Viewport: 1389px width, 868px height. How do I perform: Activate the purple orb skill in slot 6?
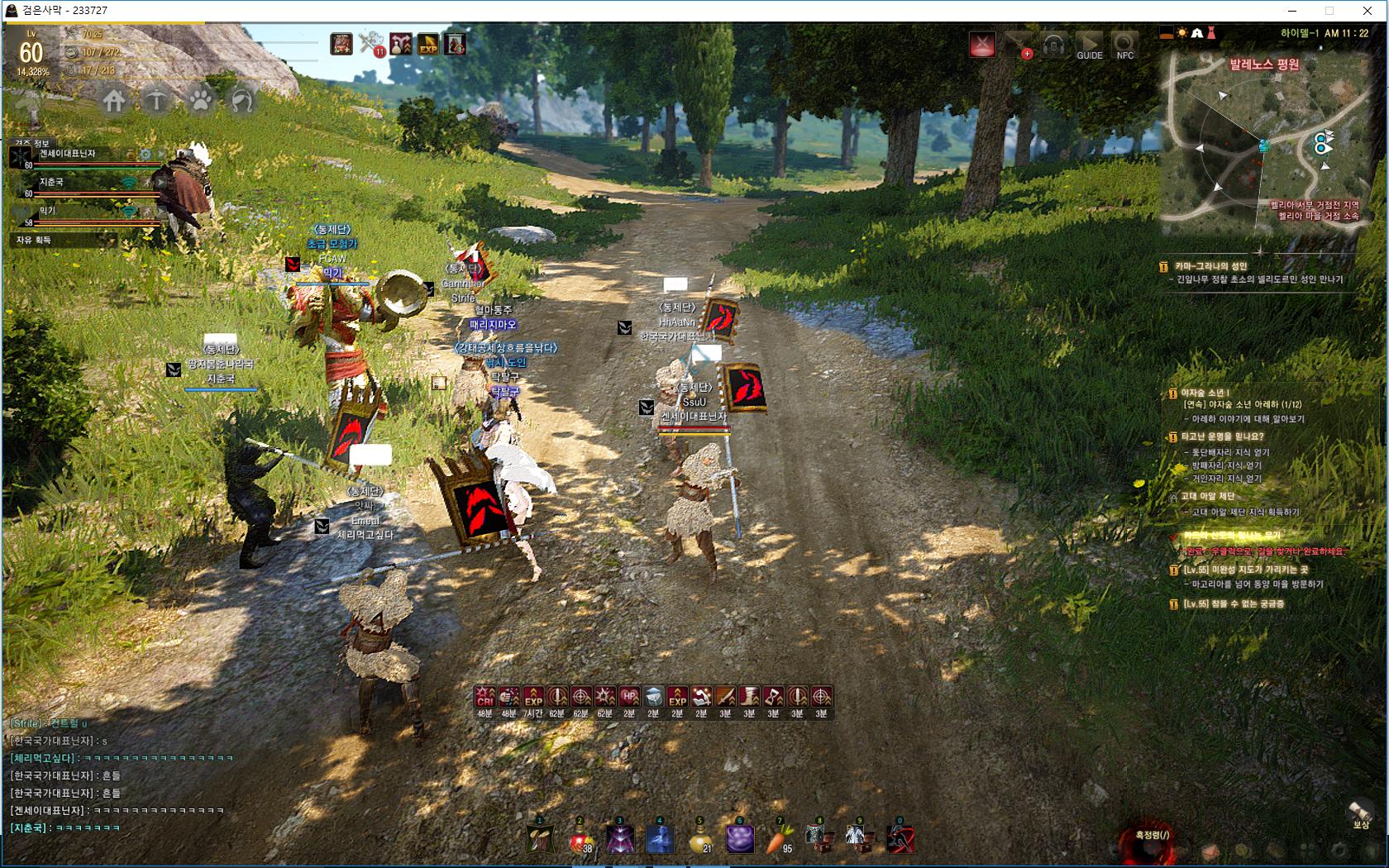[739, 839]
